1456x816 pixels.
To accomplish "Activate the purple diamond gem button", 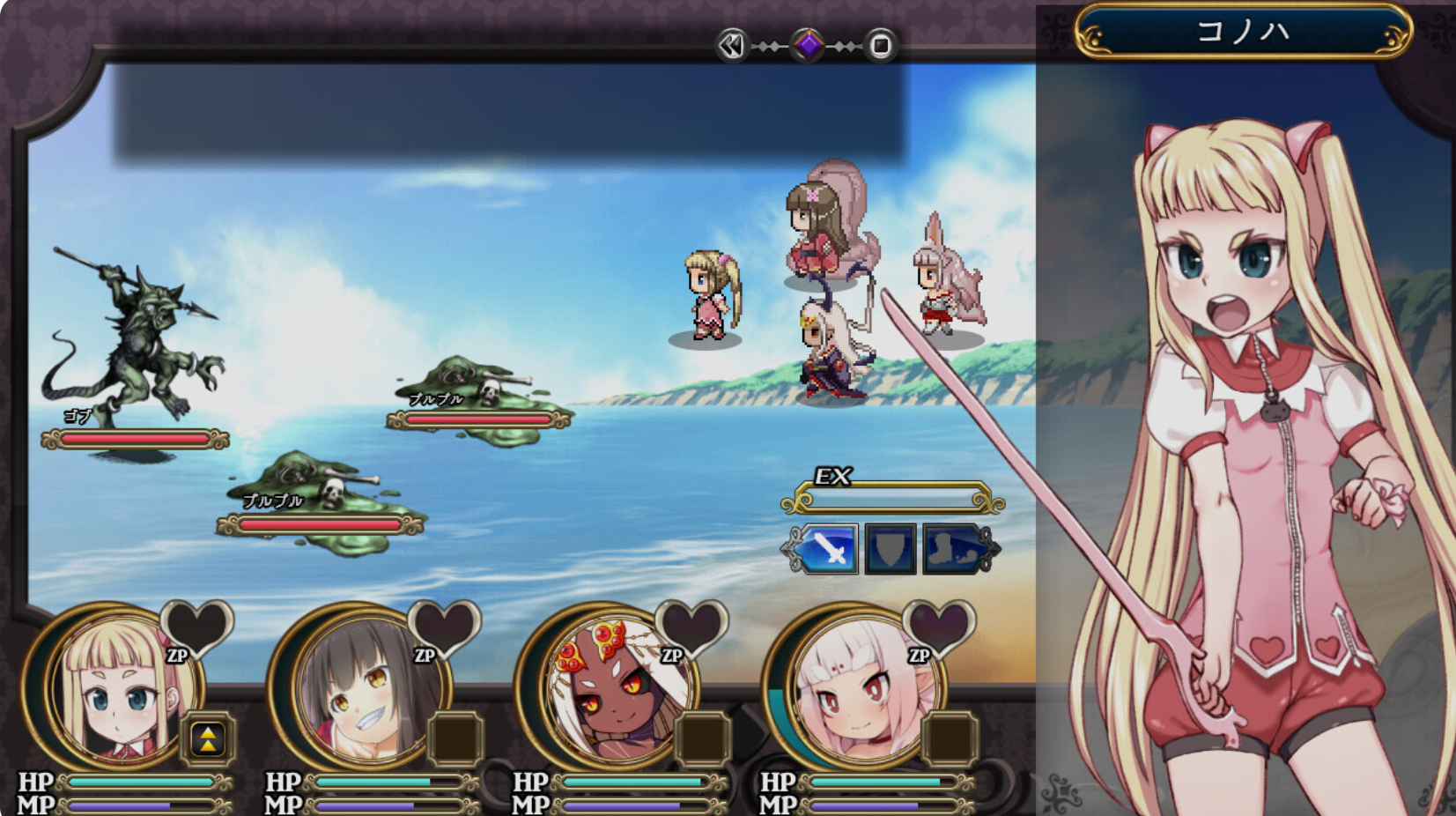I will point(808,45).
